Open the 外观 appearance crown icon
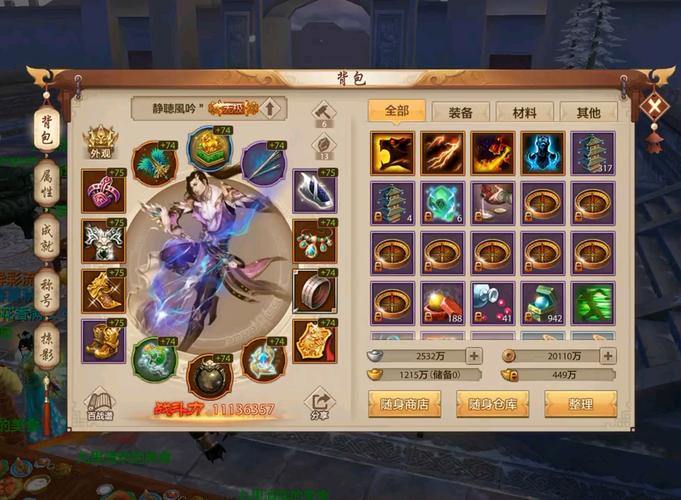 [x=100, y=142]
